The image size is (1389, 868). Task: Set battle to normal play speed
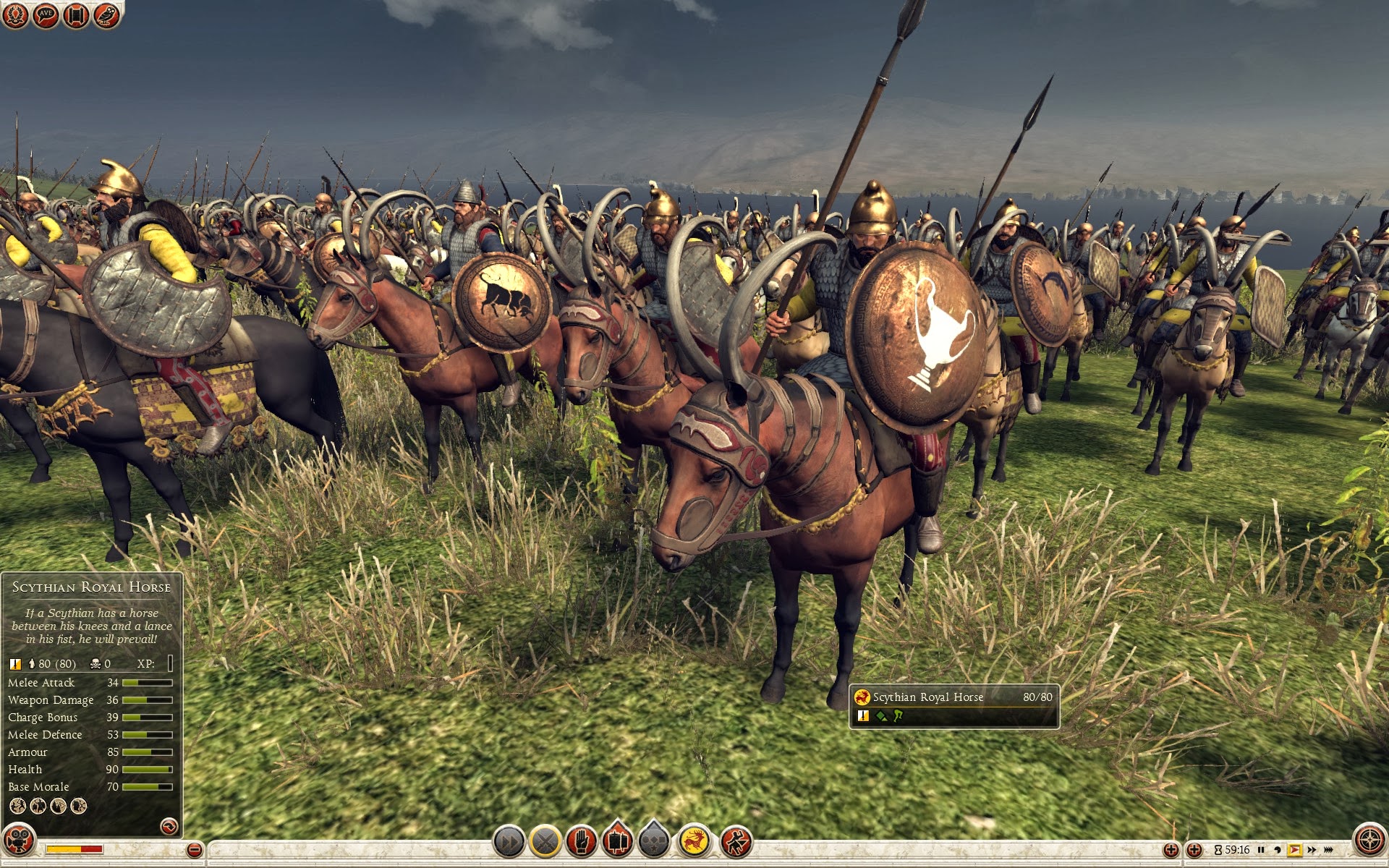pyautogui.click(x=1294, y=850)
